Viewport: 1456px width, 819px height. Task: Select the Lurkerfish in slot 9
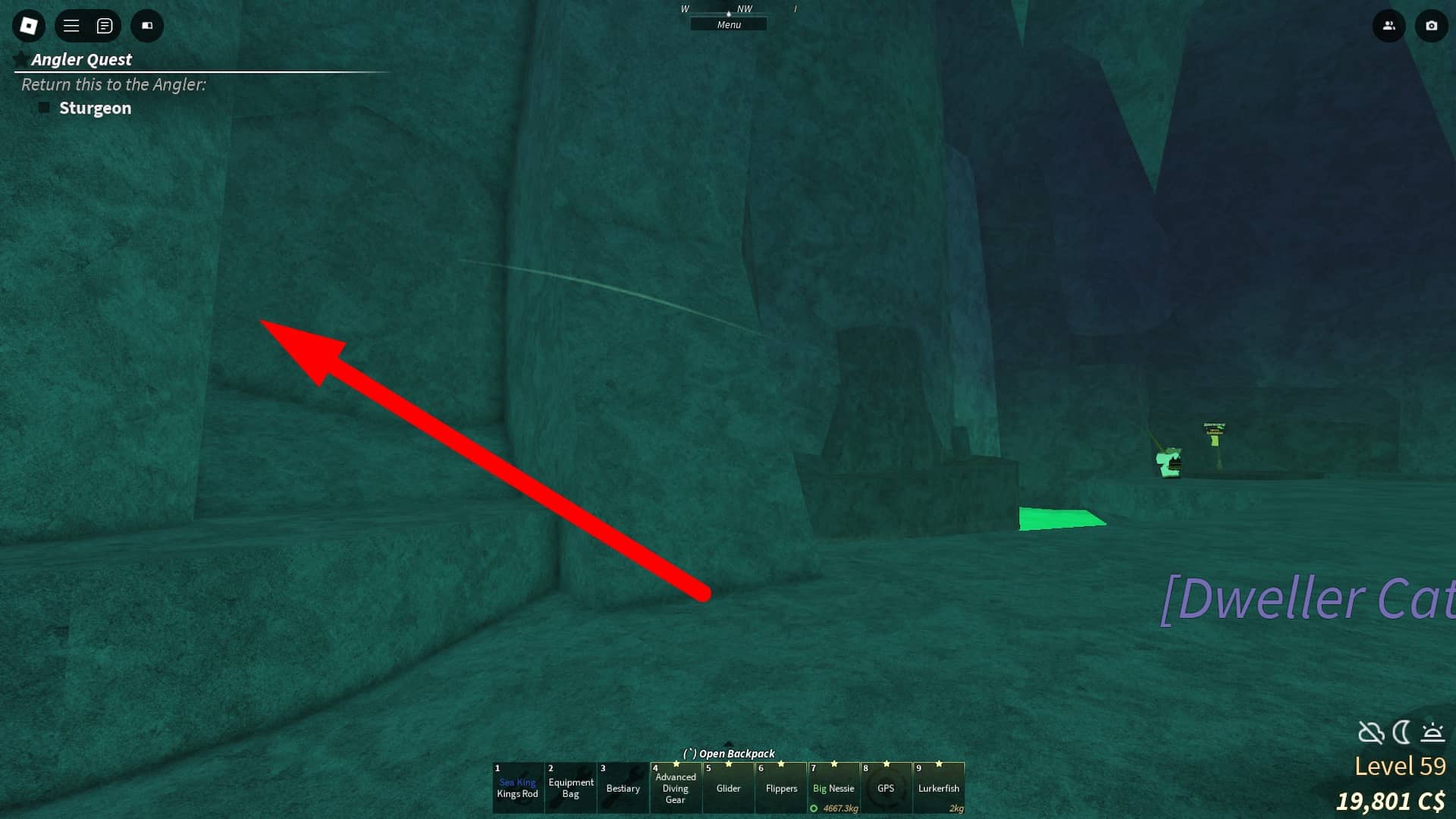pyautogui.click(x=940, y=788)
